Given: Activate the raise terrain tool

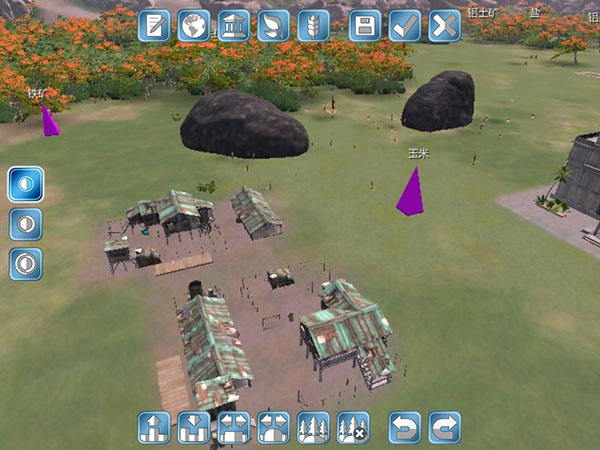Looking at the screenshot, I should 154,427.
